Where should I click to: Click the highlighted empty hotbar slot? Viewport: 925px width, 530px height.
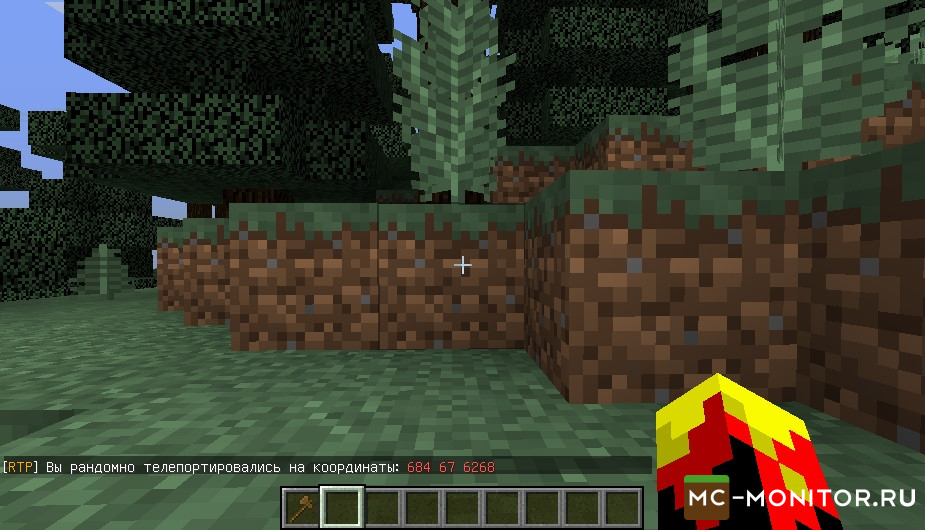341,507
